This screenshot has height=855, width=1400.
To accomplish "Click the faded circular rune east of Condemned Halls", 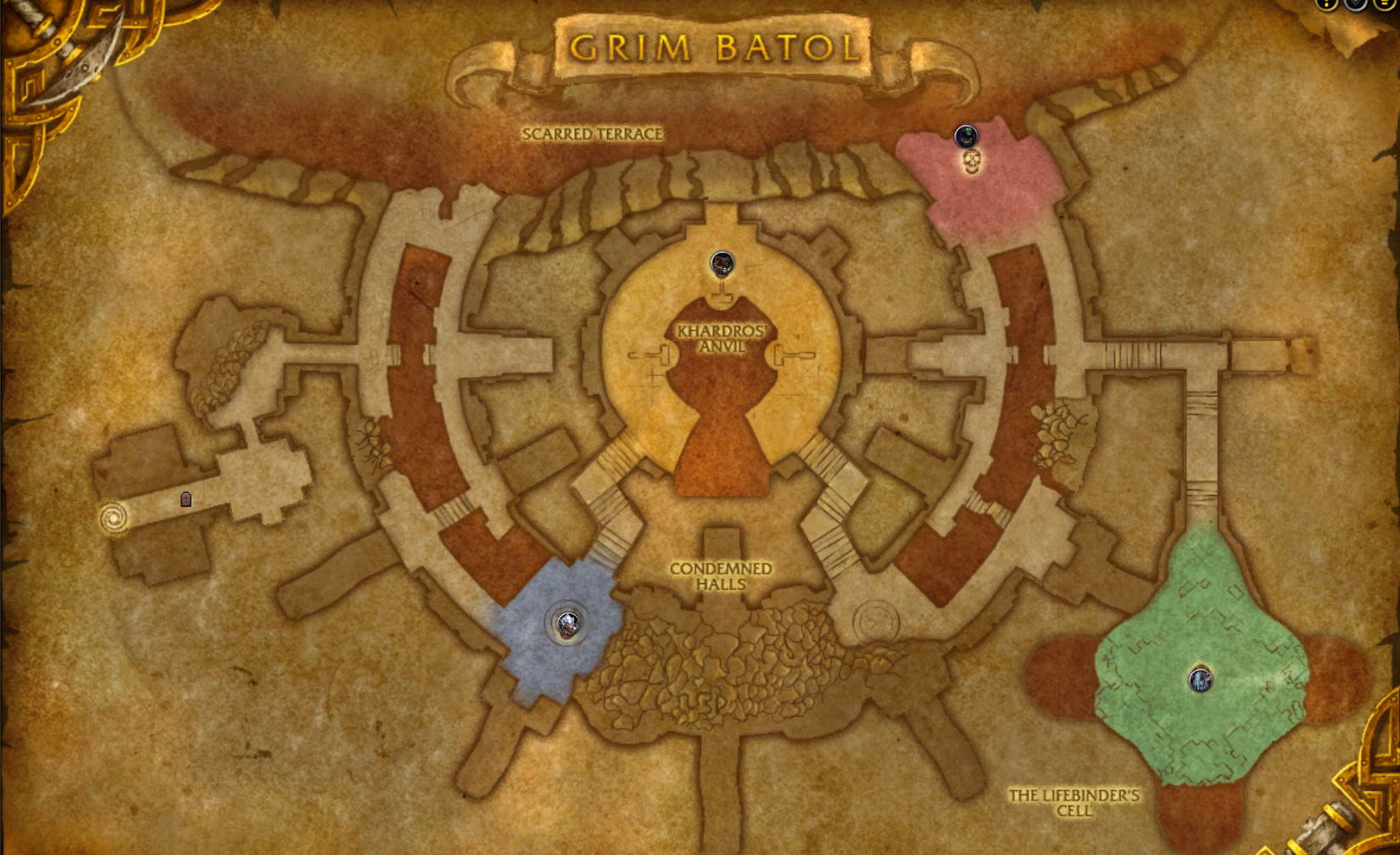I will (875, 621).
